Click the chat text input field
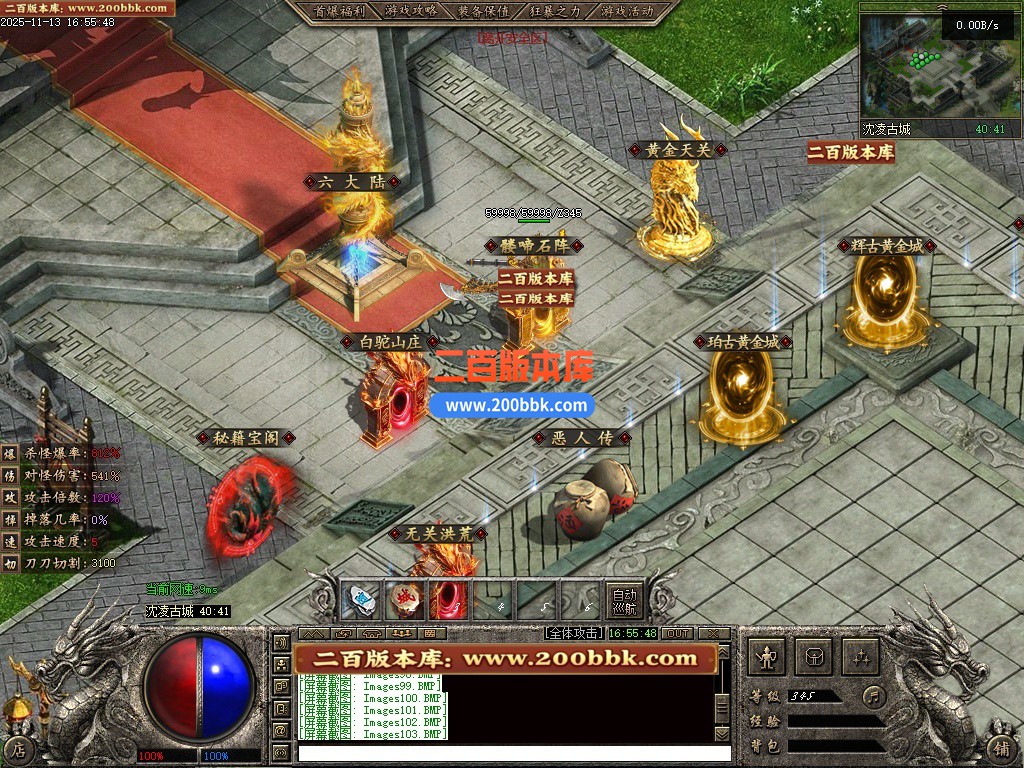Viewport: 1024px width, 768px height. pyautogui.click(x=500, y=752)
